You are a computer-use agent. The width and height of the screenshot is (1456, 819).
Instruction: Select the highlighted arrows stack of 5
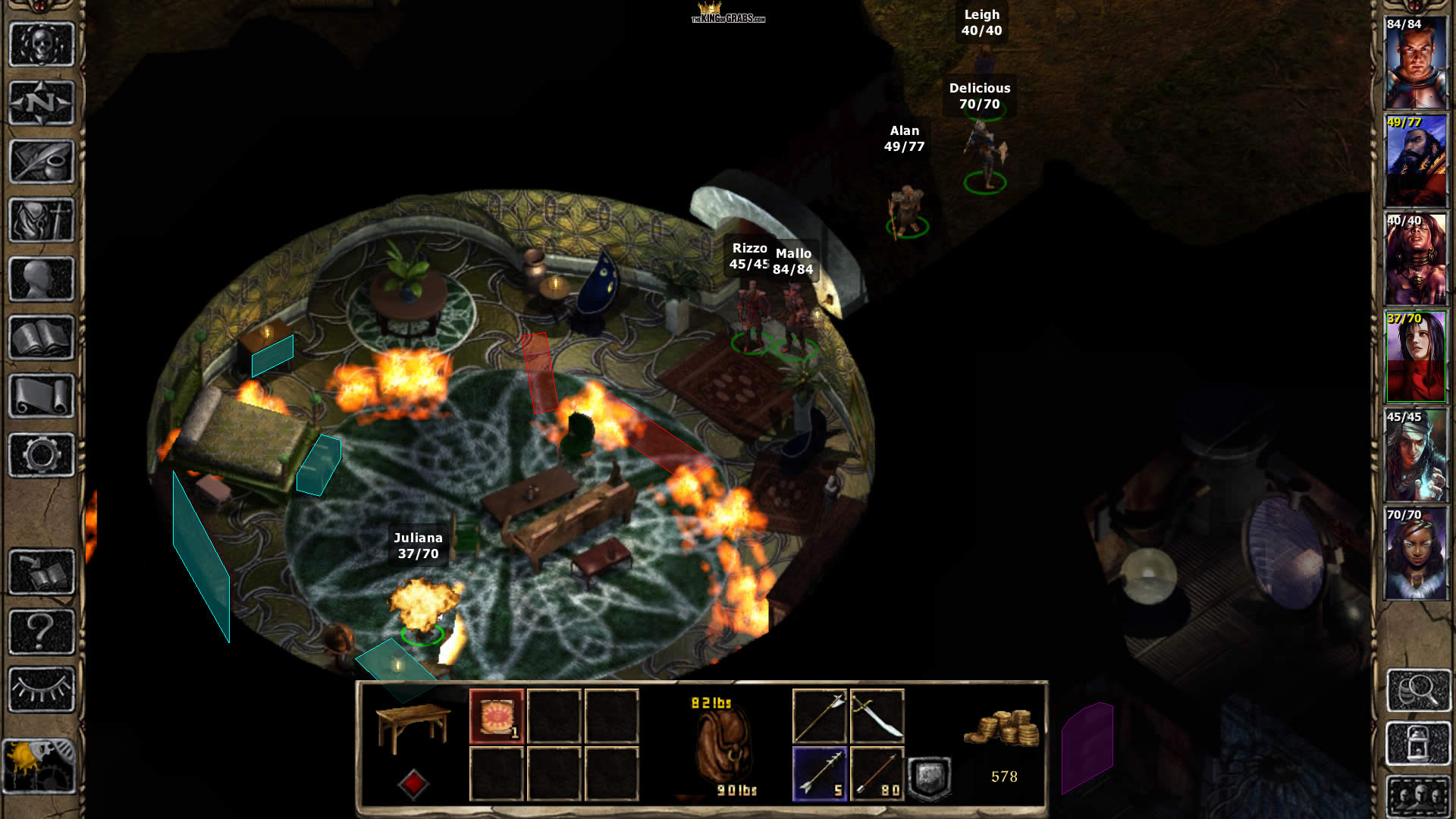(x=820, y=774)
